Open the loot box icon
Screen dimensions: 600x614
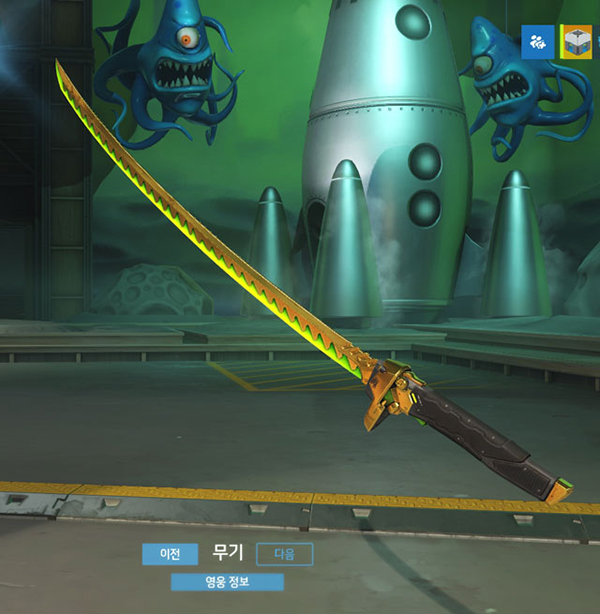[578, 41]
